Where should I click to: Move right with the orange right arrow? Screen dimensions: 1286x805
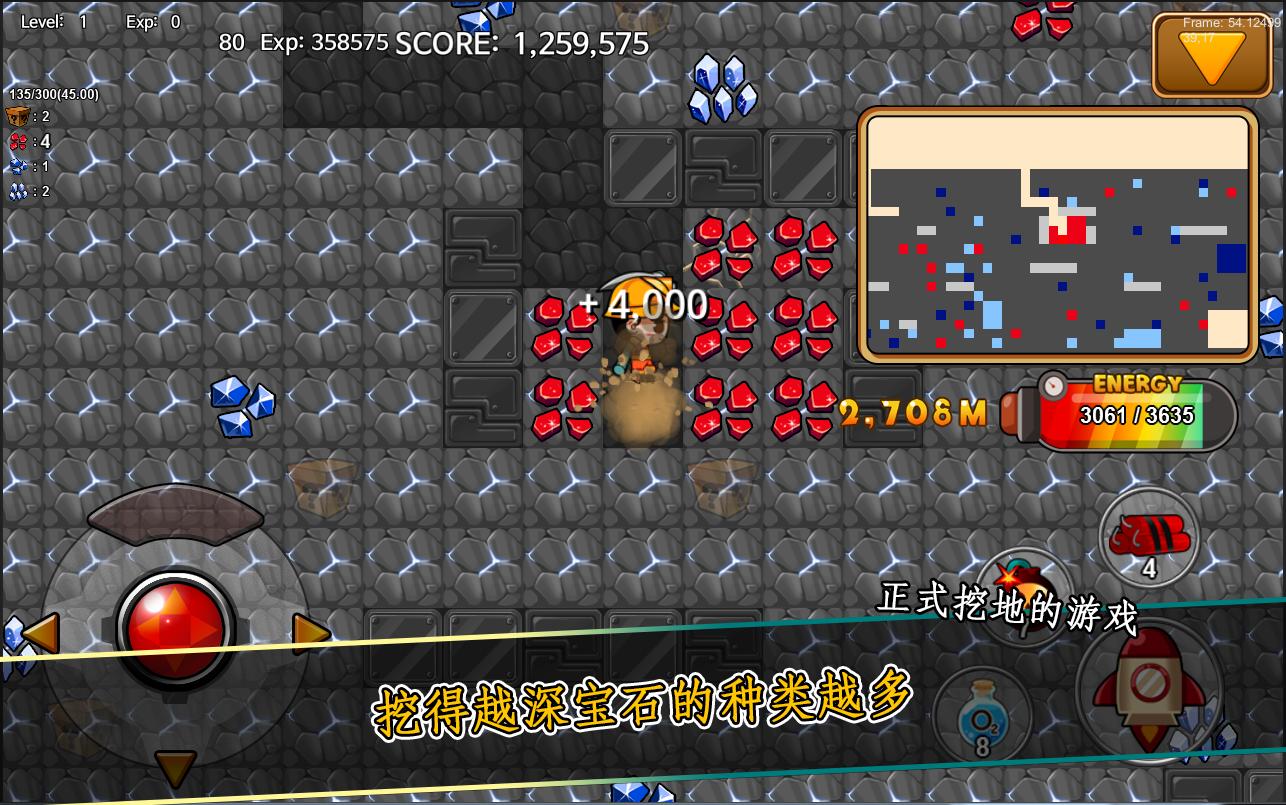click(310, 633)
